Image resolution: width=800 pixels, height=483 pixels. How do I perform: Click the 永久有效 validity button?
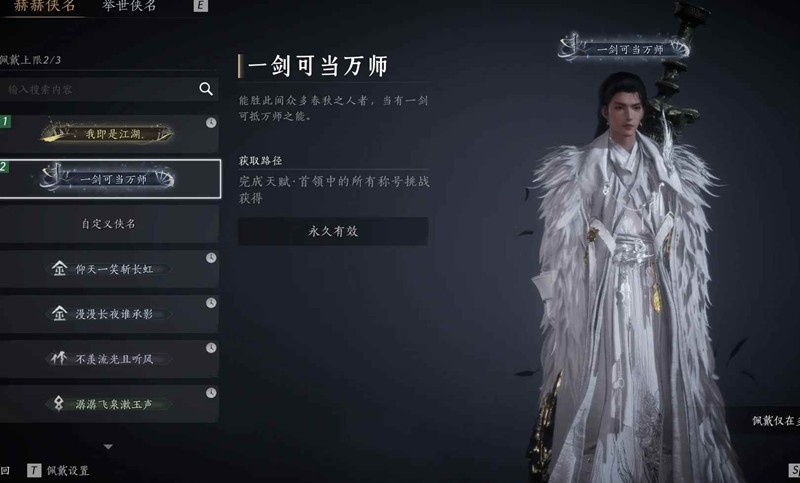coord(332,231)
